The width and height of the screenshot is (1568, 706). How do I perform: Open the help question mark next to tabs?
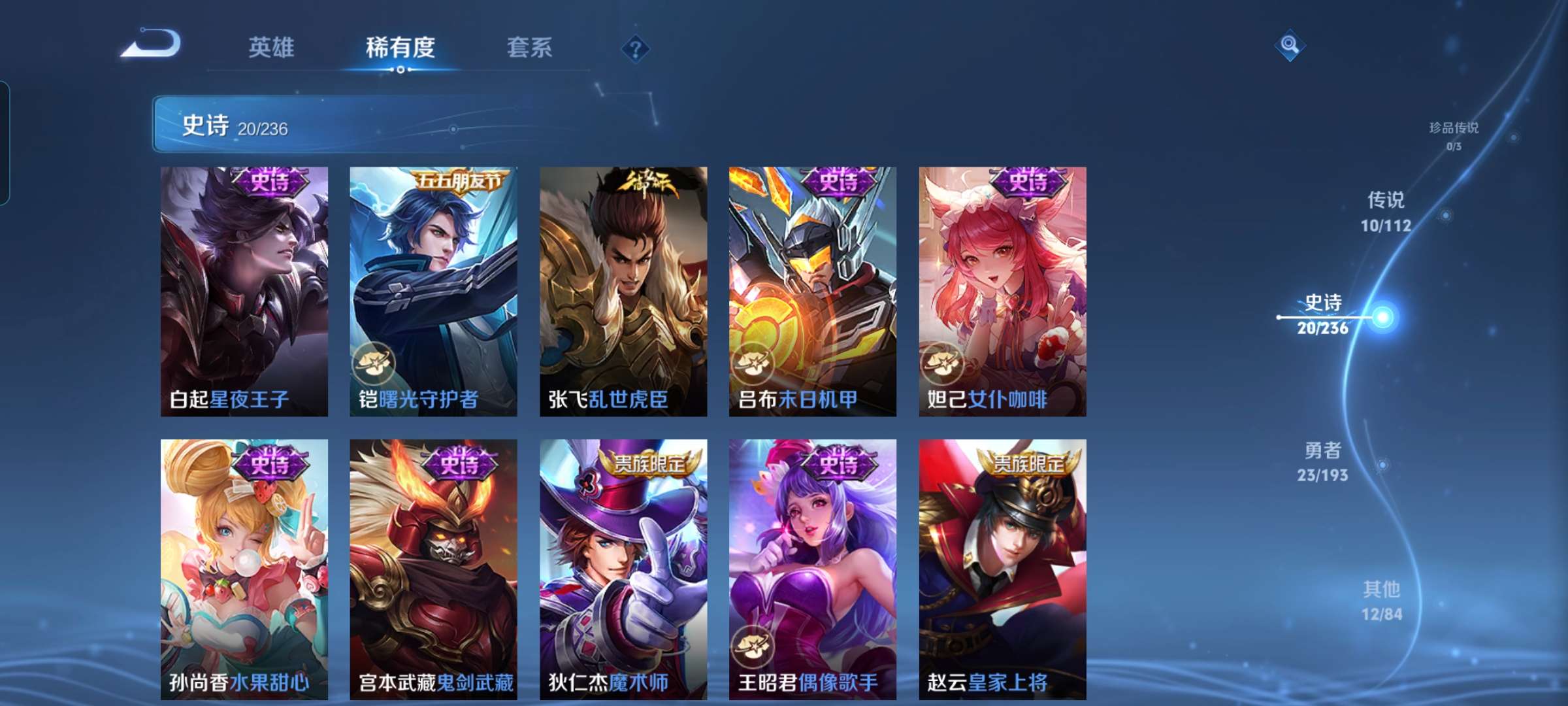638,49
